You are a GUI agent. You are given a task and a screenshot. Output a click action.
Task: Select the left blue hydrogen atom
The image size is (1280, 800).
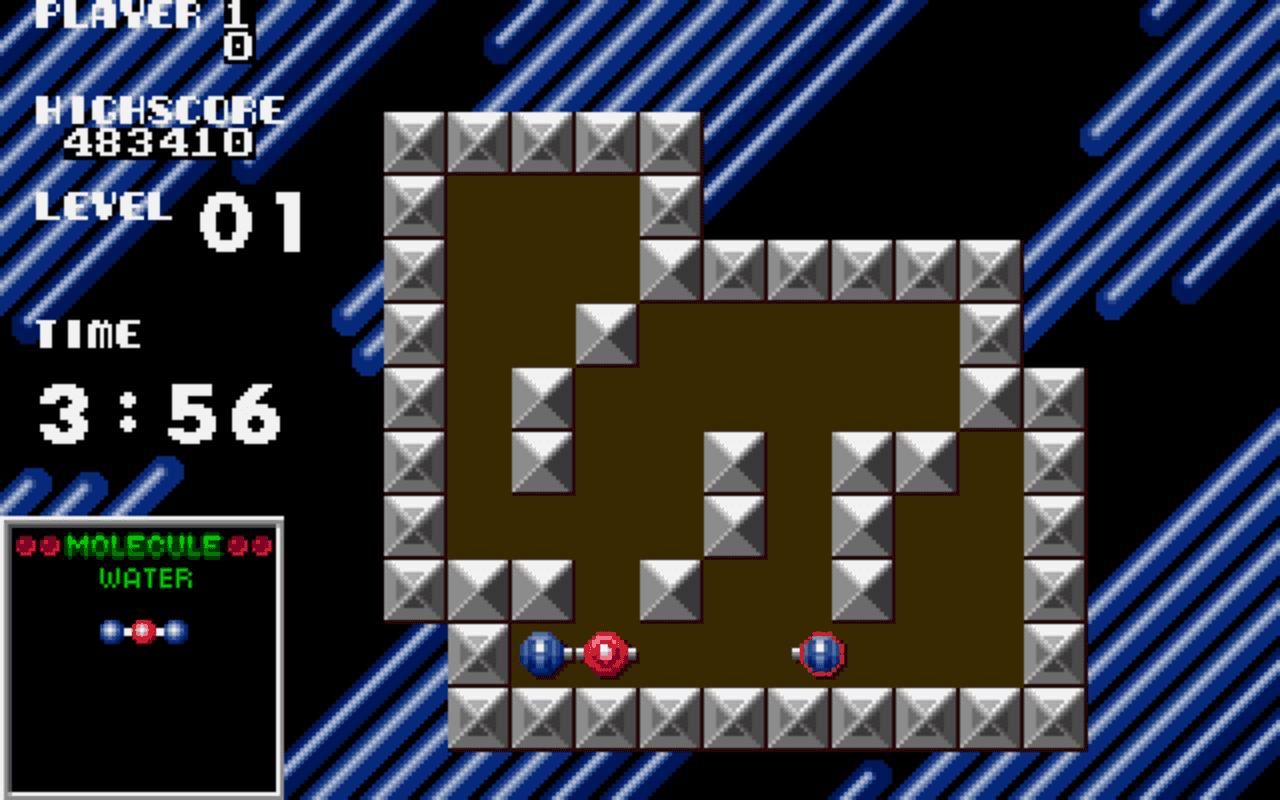[544, 654]
